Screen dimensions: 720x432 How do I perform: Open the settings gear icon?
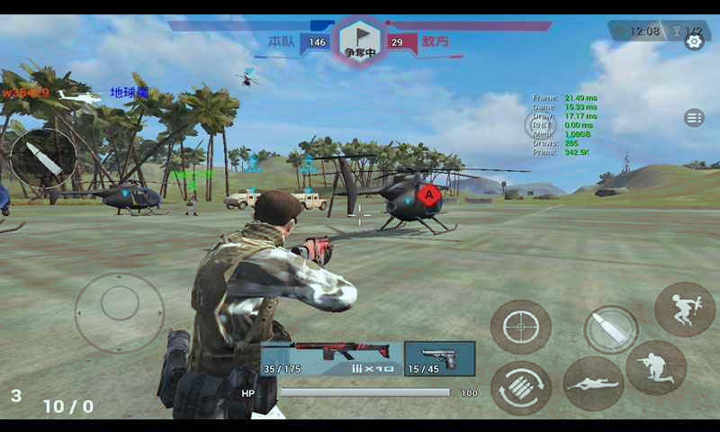pos(694,41)
